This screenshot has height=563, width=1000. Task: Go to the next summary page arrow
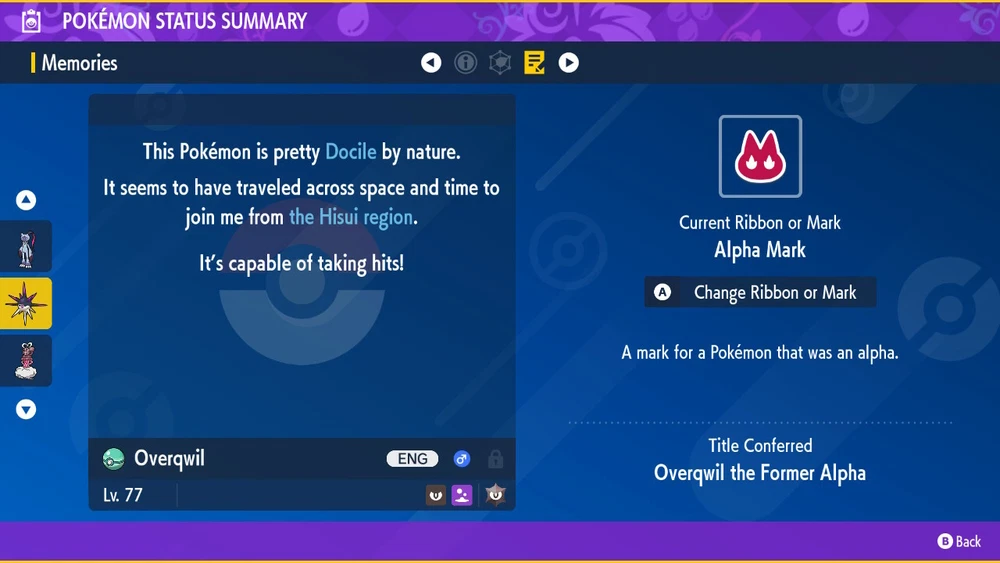click(x=568, y=63)
